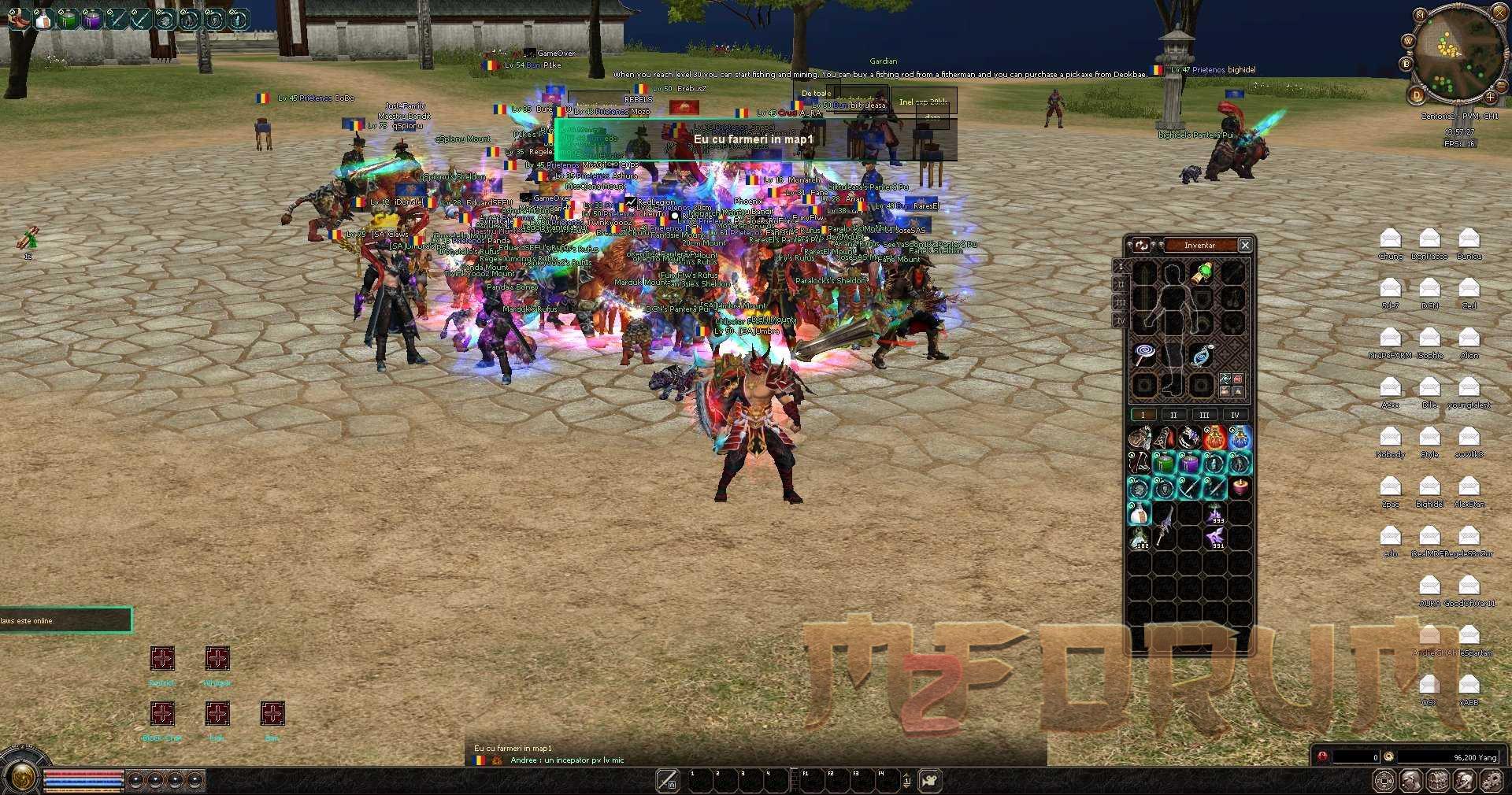Open the message envelope from Chung

pos(1391,238)
